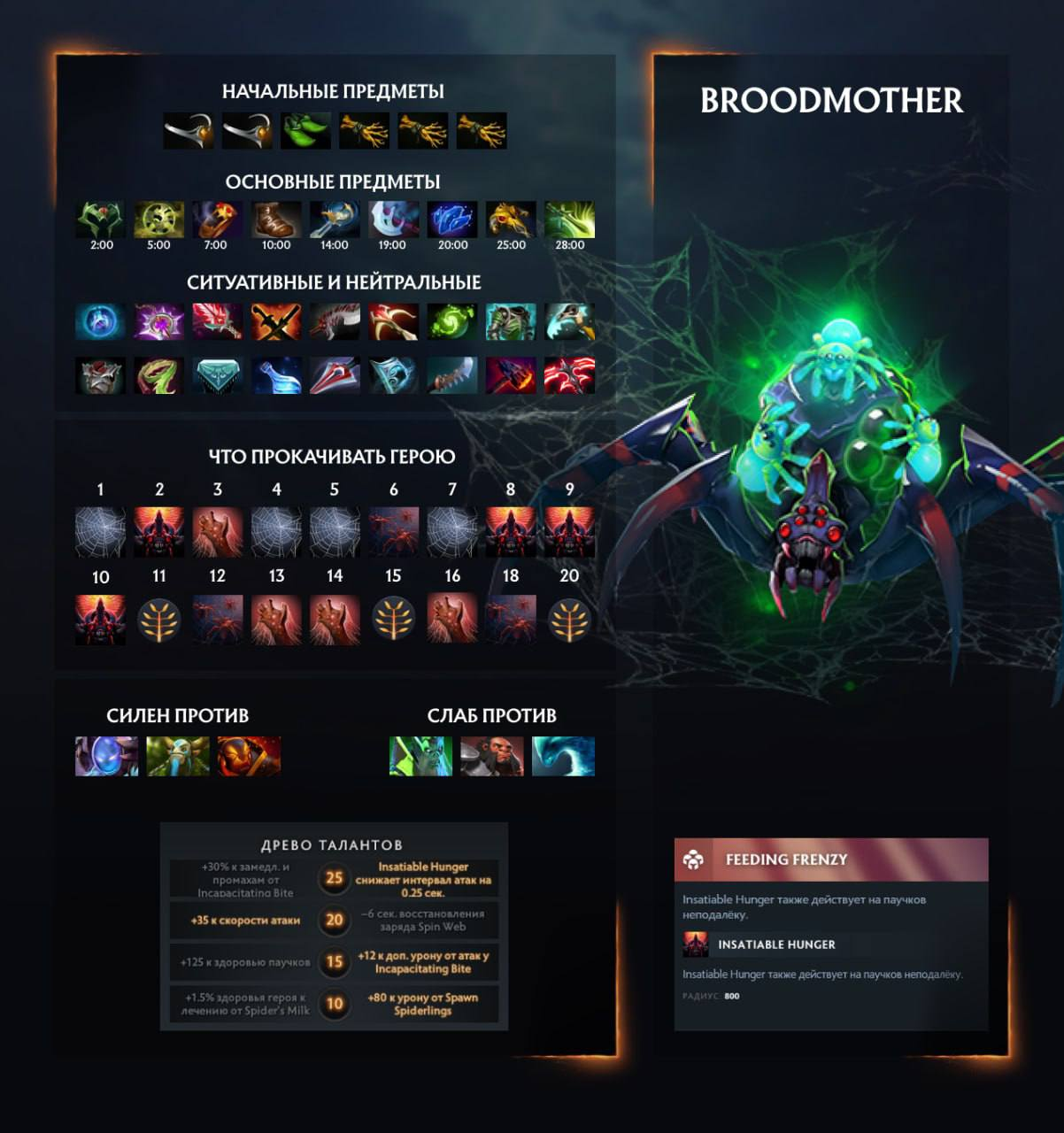Viewport: 1064px width, 1133px height.
Task: Pick the +35 attack speed talent
Action: click(x=244, y=921)
